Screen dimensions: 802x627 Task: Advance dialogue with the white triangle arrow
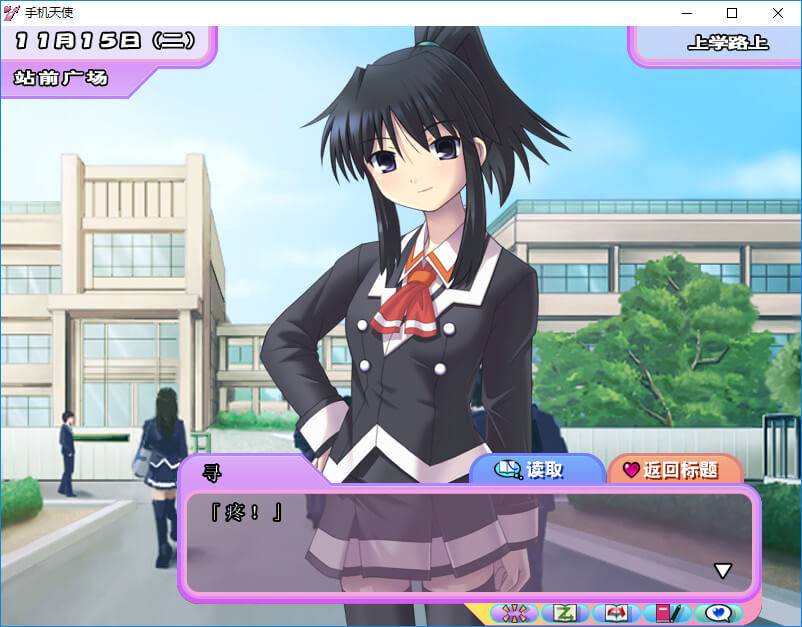pyautogui.click(x=722, y=571)
